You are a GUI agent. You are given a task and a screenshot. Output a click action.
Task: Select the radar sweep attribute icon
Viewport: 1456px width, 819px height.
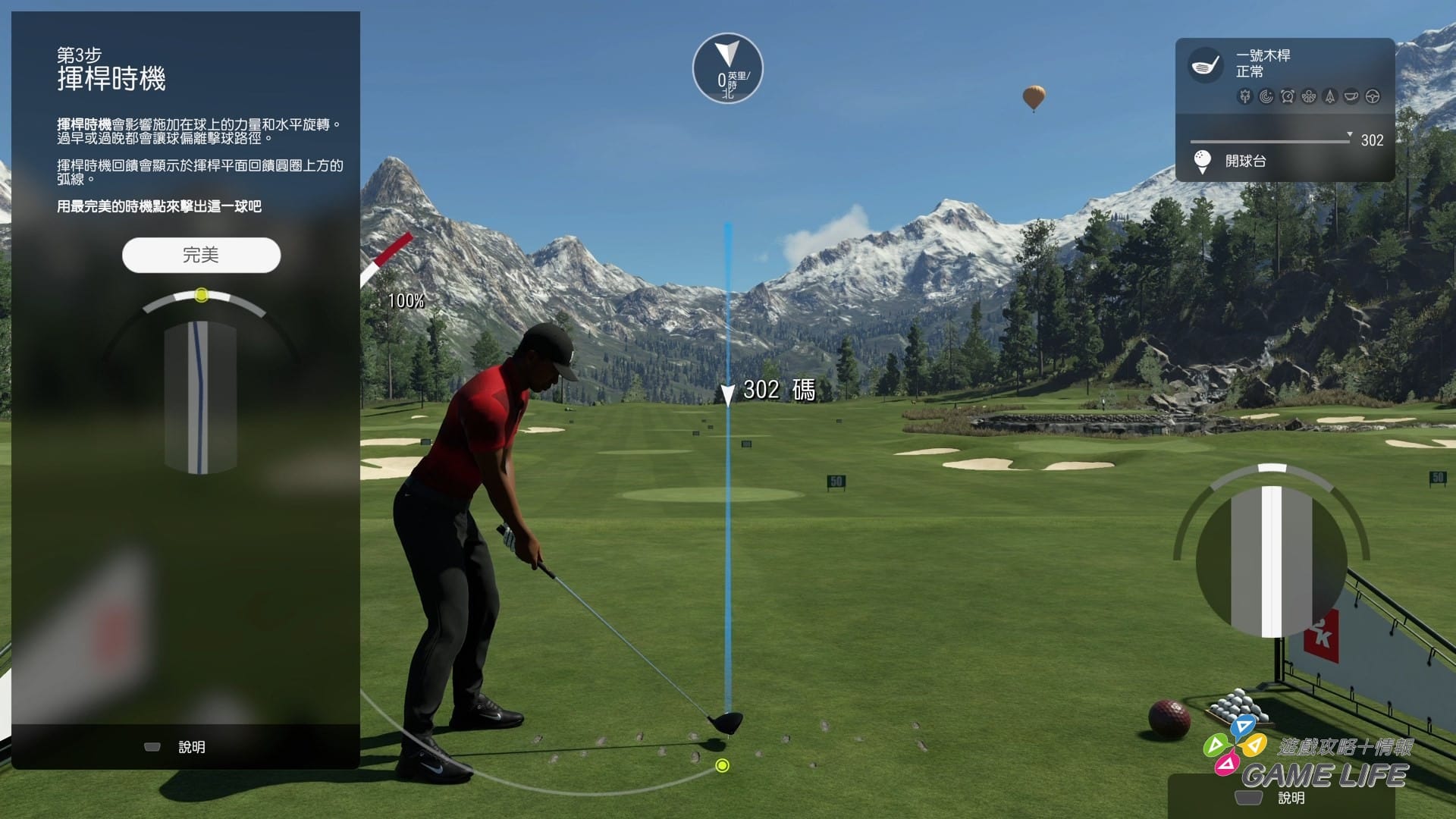[1266, 96]
